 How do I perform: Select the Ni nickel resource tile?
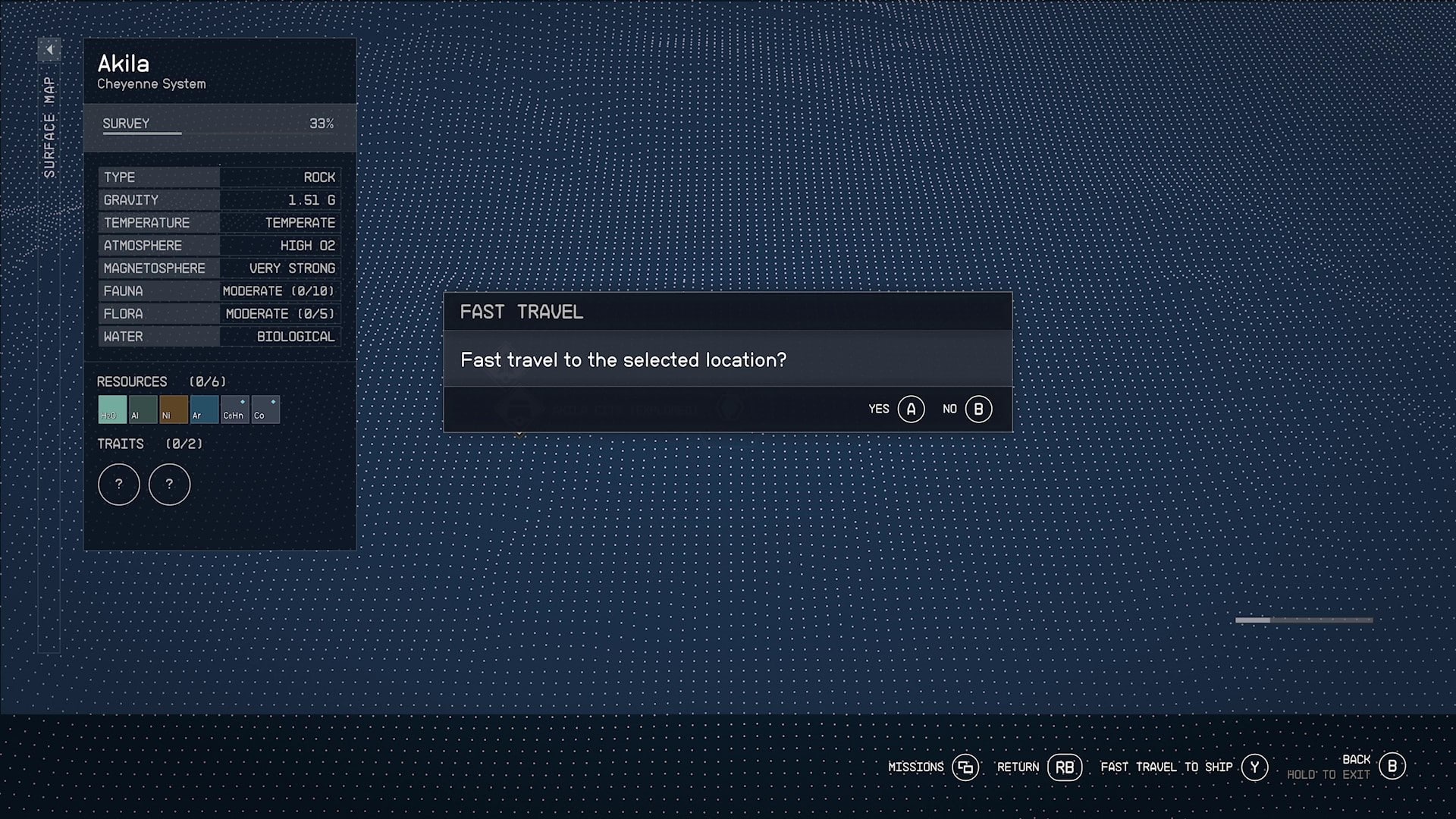coord(173,409)
